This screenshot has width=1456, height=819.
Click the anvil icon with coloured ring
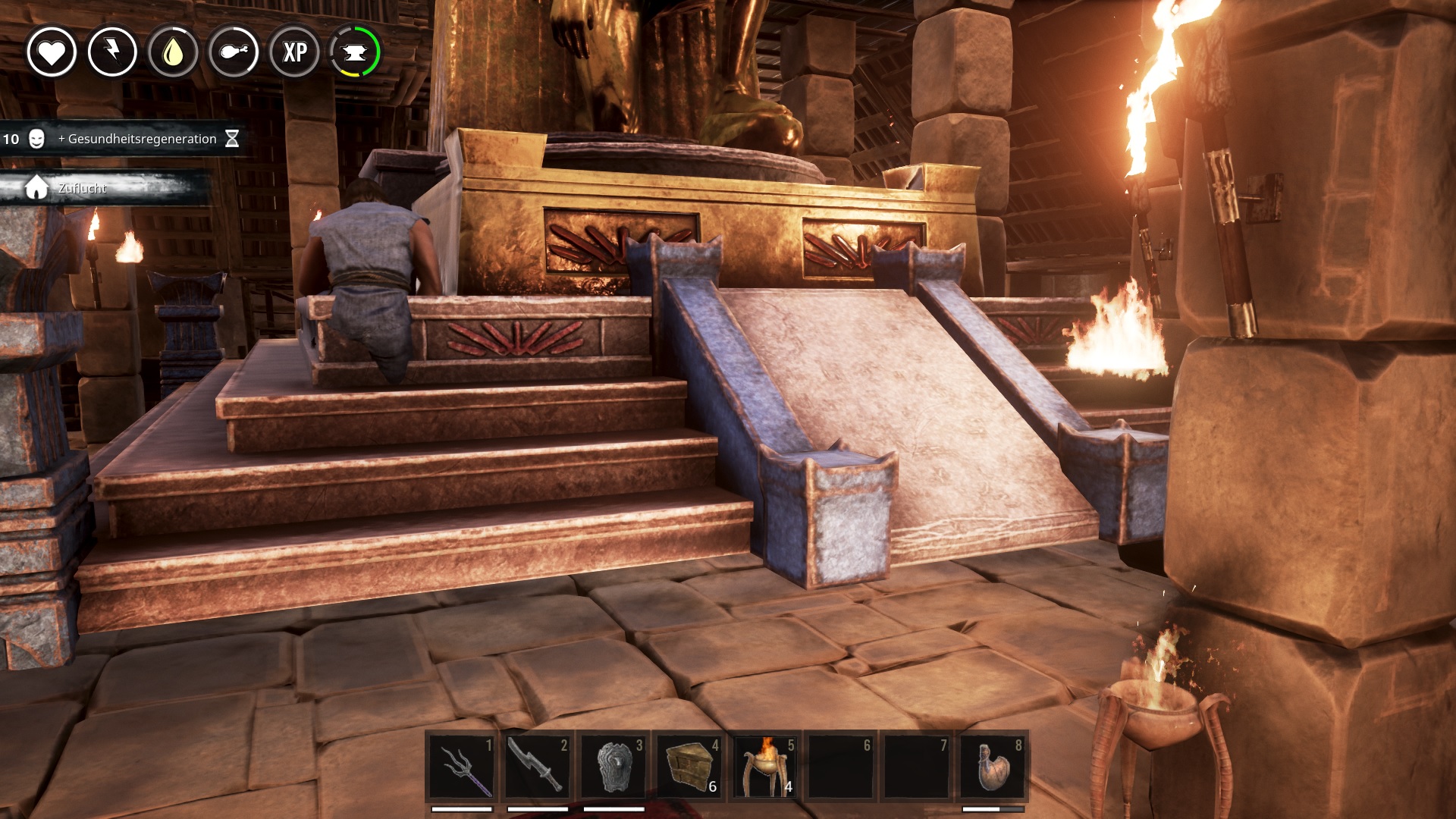(355, 52)
